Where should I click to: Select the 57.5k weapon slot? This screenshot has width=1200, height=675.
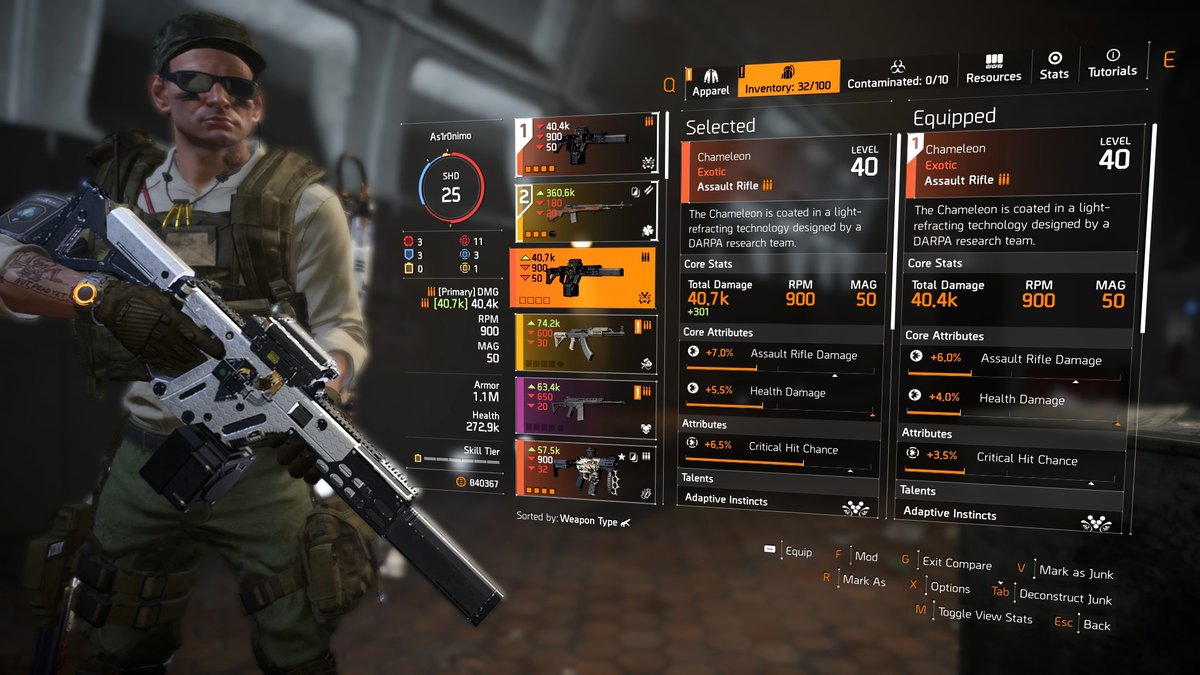coord(585,471)
